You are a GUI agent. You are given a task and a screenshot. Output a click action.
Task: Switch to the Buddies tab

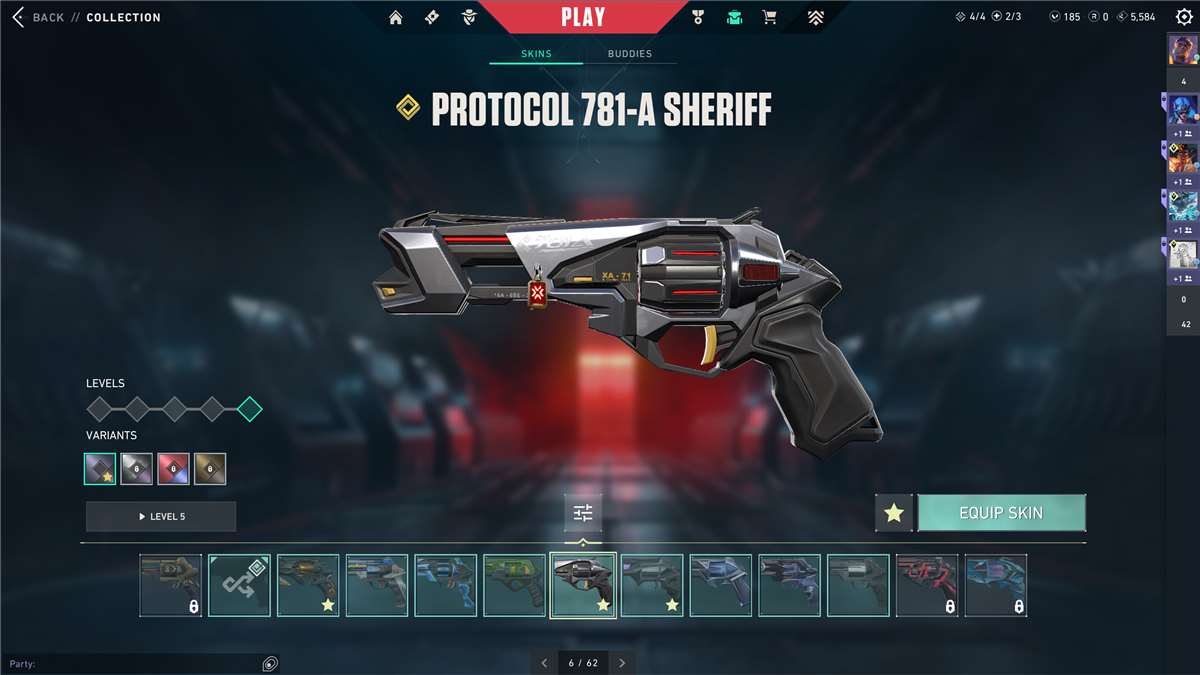[630, 54]
